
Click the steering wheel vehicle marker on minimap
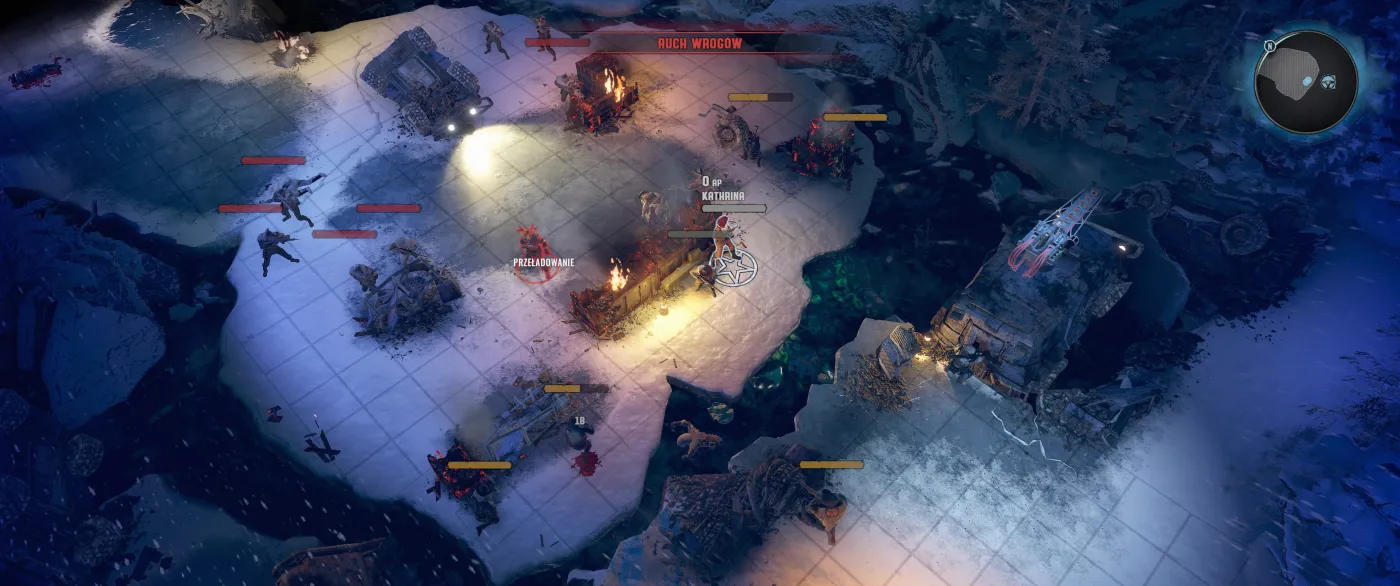coord(1328,81)
